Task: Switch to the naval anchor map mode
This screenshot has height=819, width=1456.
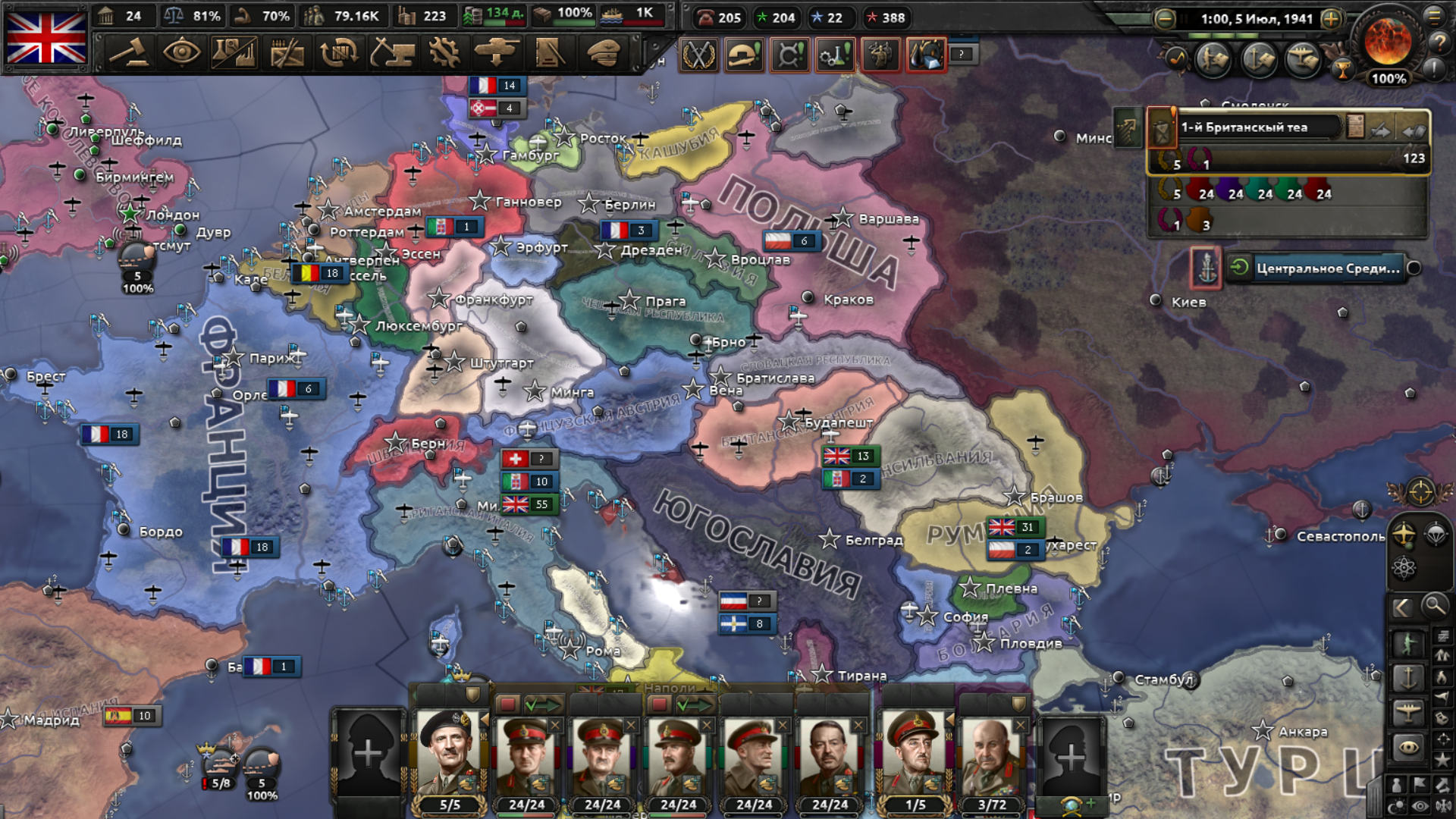Action: point(1408,676)
